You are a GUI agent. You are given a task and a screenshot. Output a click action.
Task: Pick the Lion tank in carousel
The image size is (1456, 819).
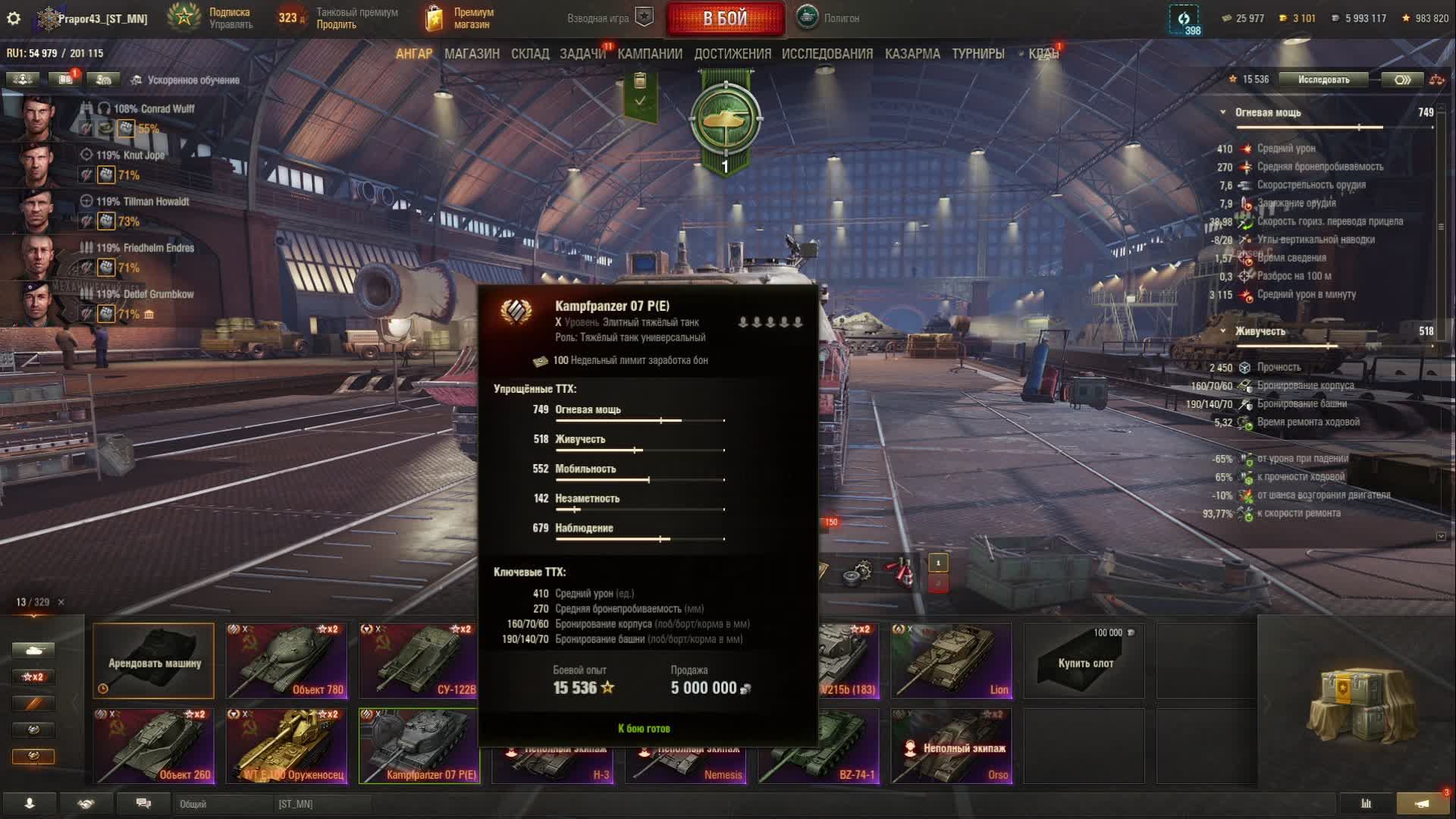951,661
